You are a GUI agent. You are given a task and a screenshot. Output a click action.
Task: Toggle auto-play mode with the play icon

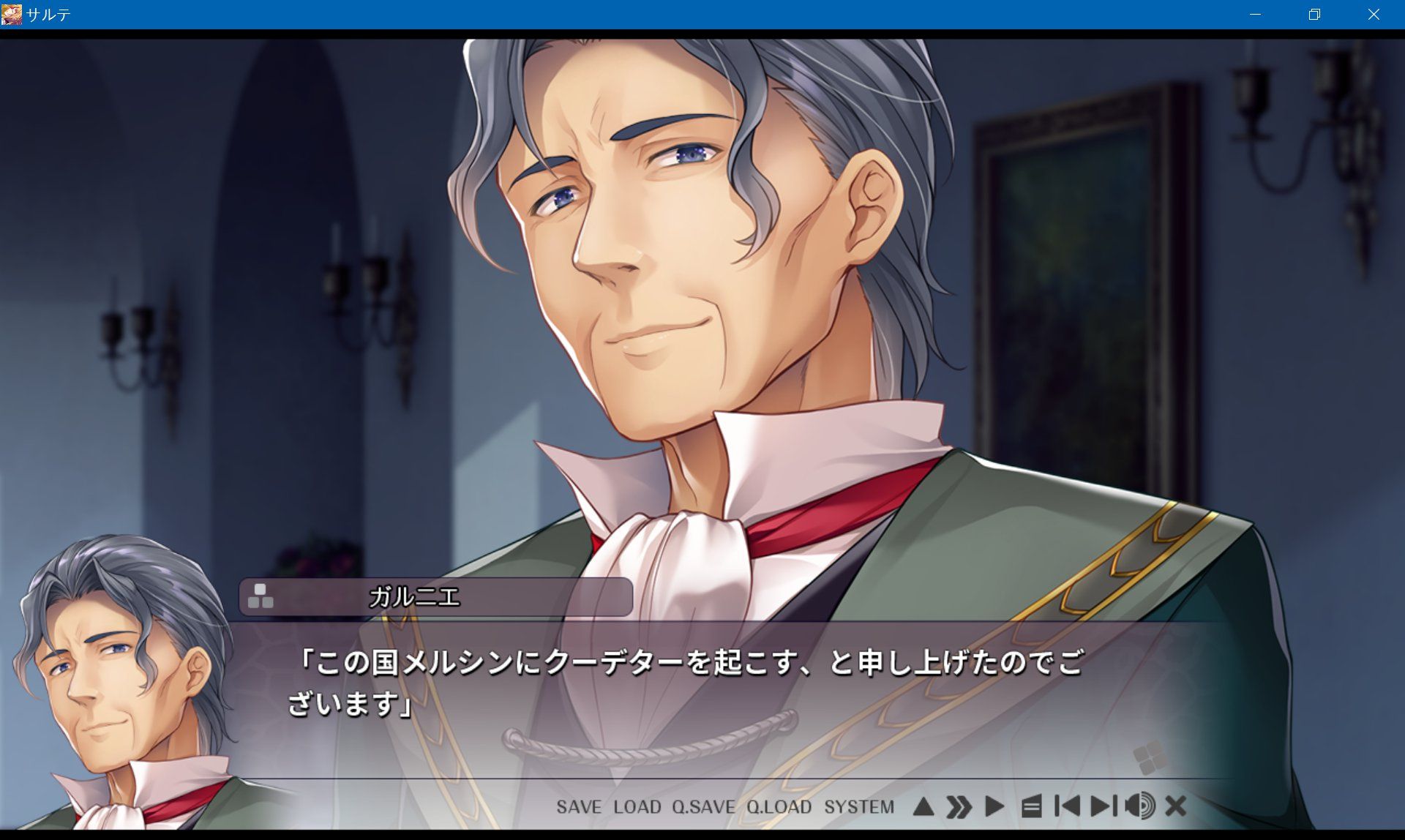tap(994, 807)
